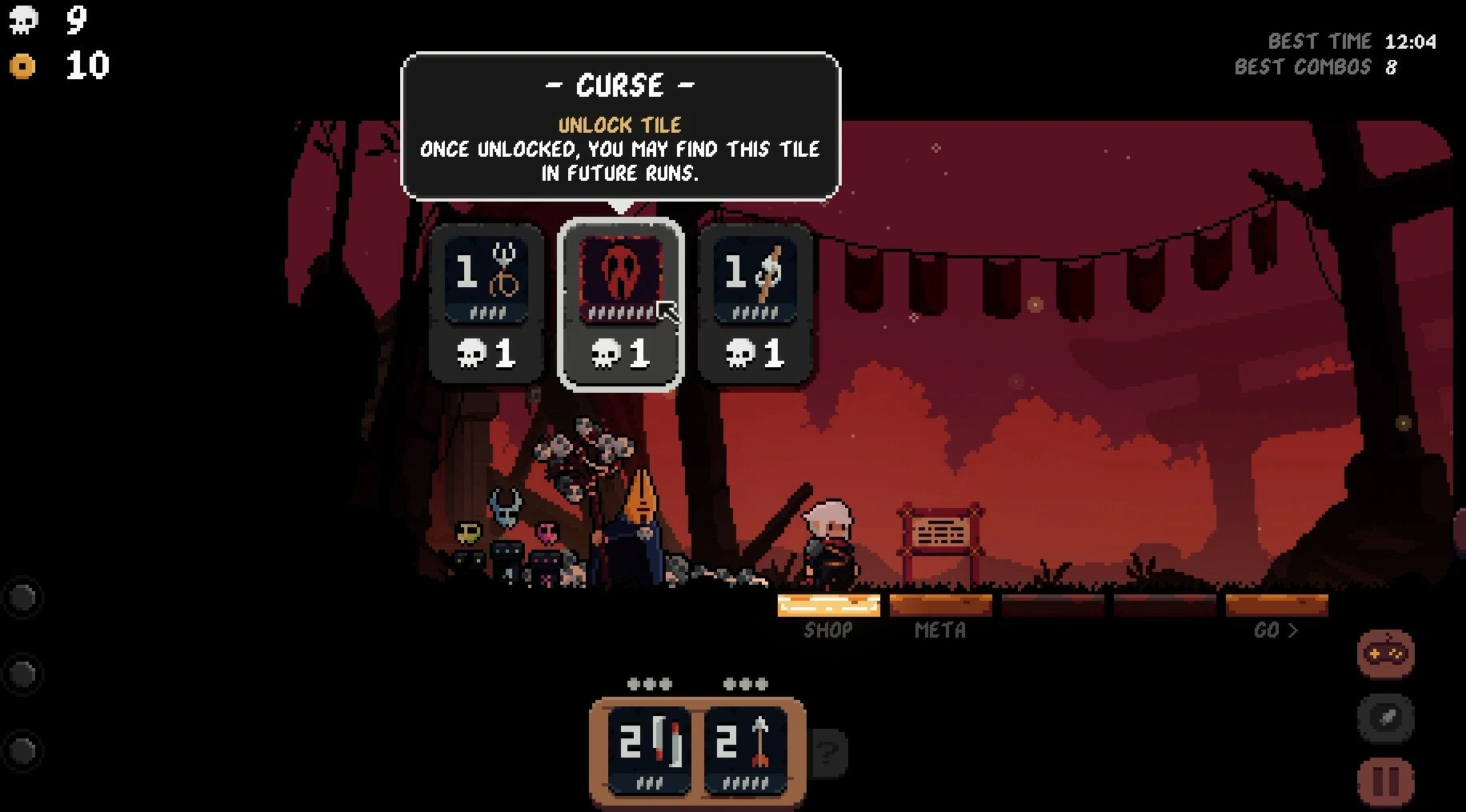Click the grey compass button

point(1386,717)
